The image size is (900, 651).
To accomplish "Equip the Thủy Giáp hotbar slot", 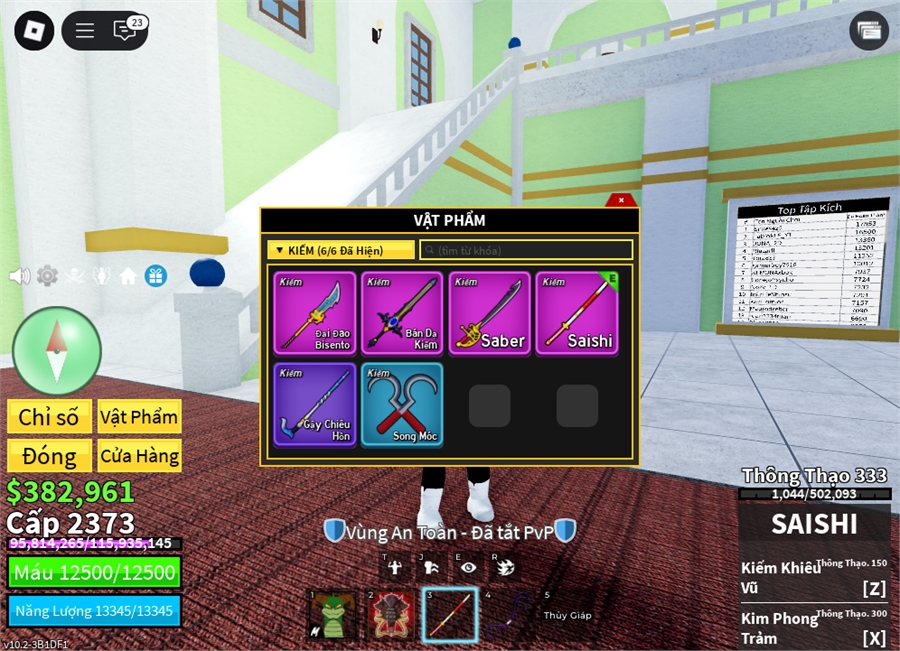I will click(x=567, y=615).
